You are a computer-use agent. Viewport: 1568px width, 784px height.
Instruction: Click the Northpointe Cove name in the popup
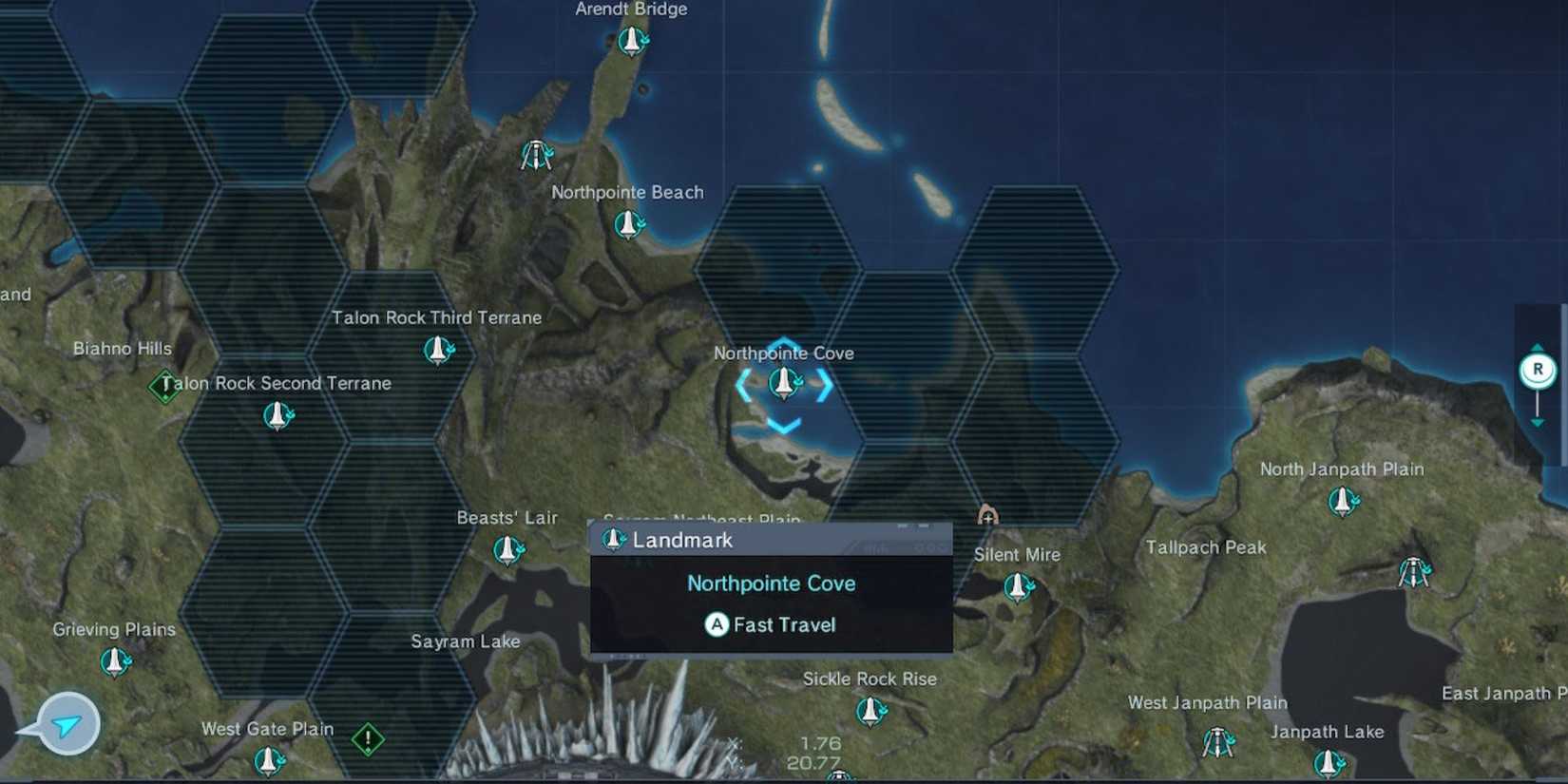click(771, 583)
